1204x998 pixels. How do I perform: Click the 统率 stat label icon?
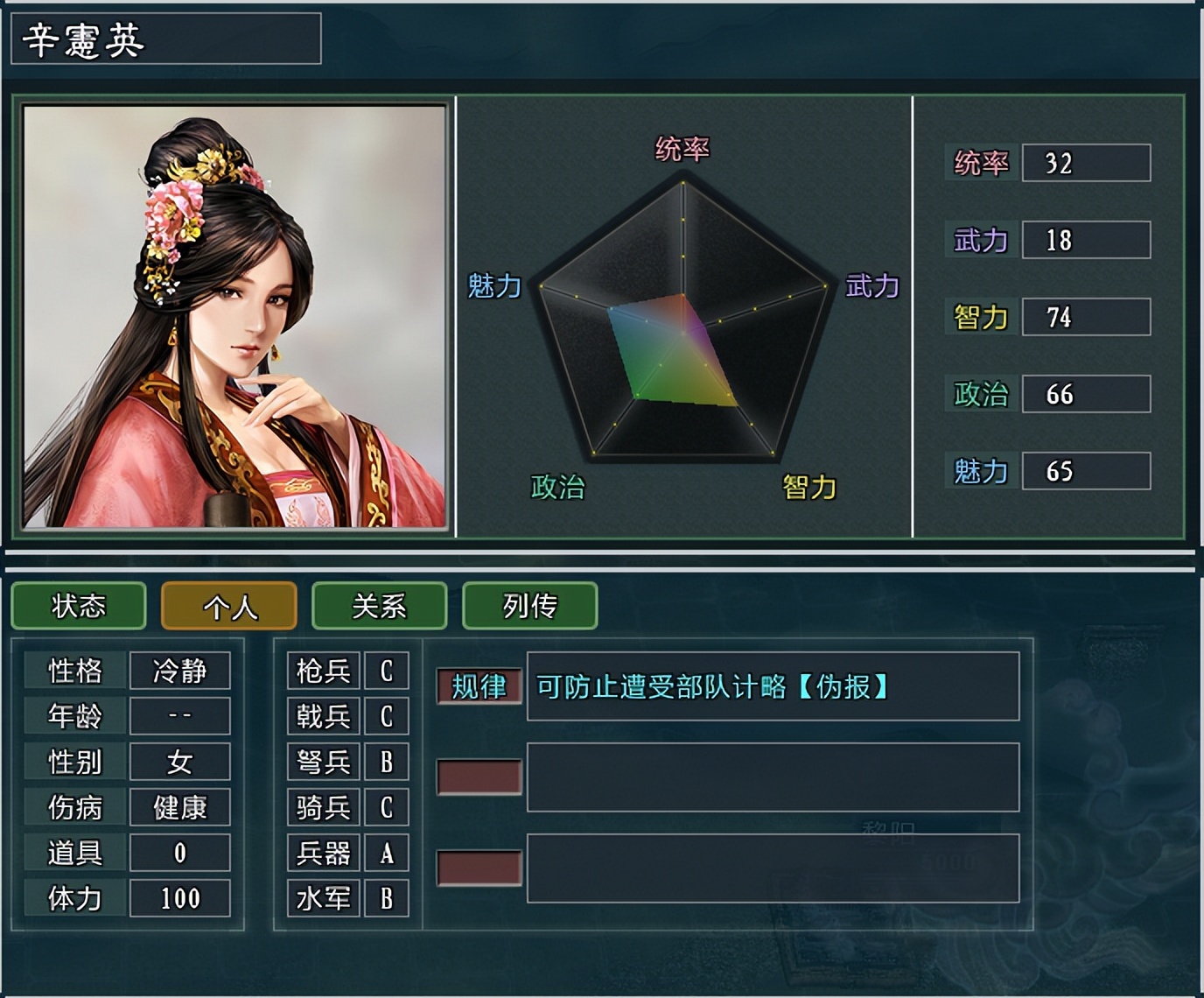(983, 165)
